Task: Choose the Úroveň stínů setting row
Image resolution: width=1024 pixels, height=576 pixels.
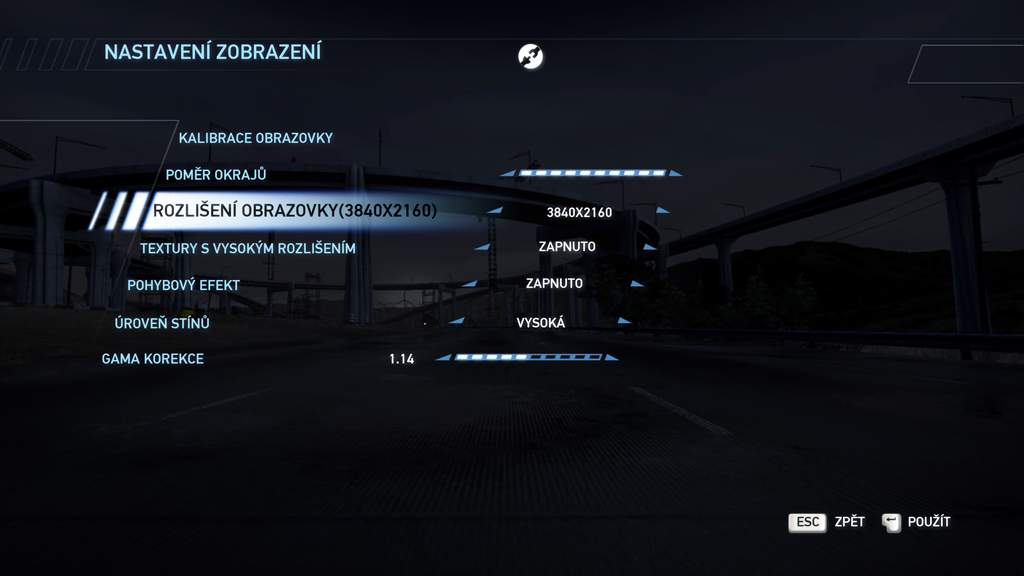Action: coord(162,323)
